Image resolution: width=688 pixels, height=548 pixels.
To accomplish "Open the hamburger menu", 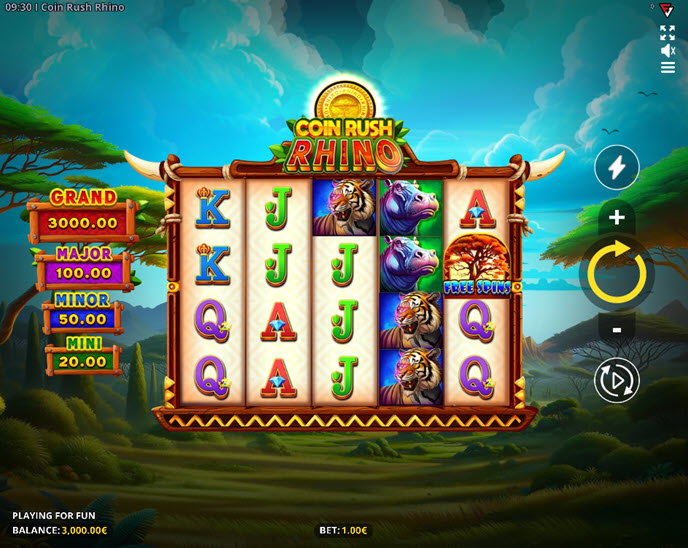I will point(668,68).
